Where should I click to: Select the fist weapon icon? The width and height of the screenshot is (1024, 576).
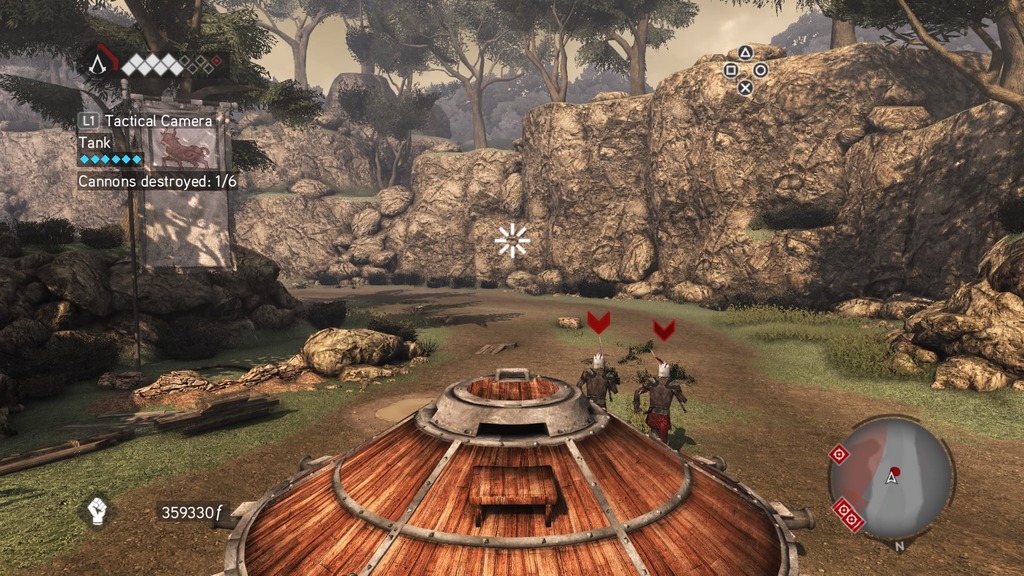click(x=97, y=511)
